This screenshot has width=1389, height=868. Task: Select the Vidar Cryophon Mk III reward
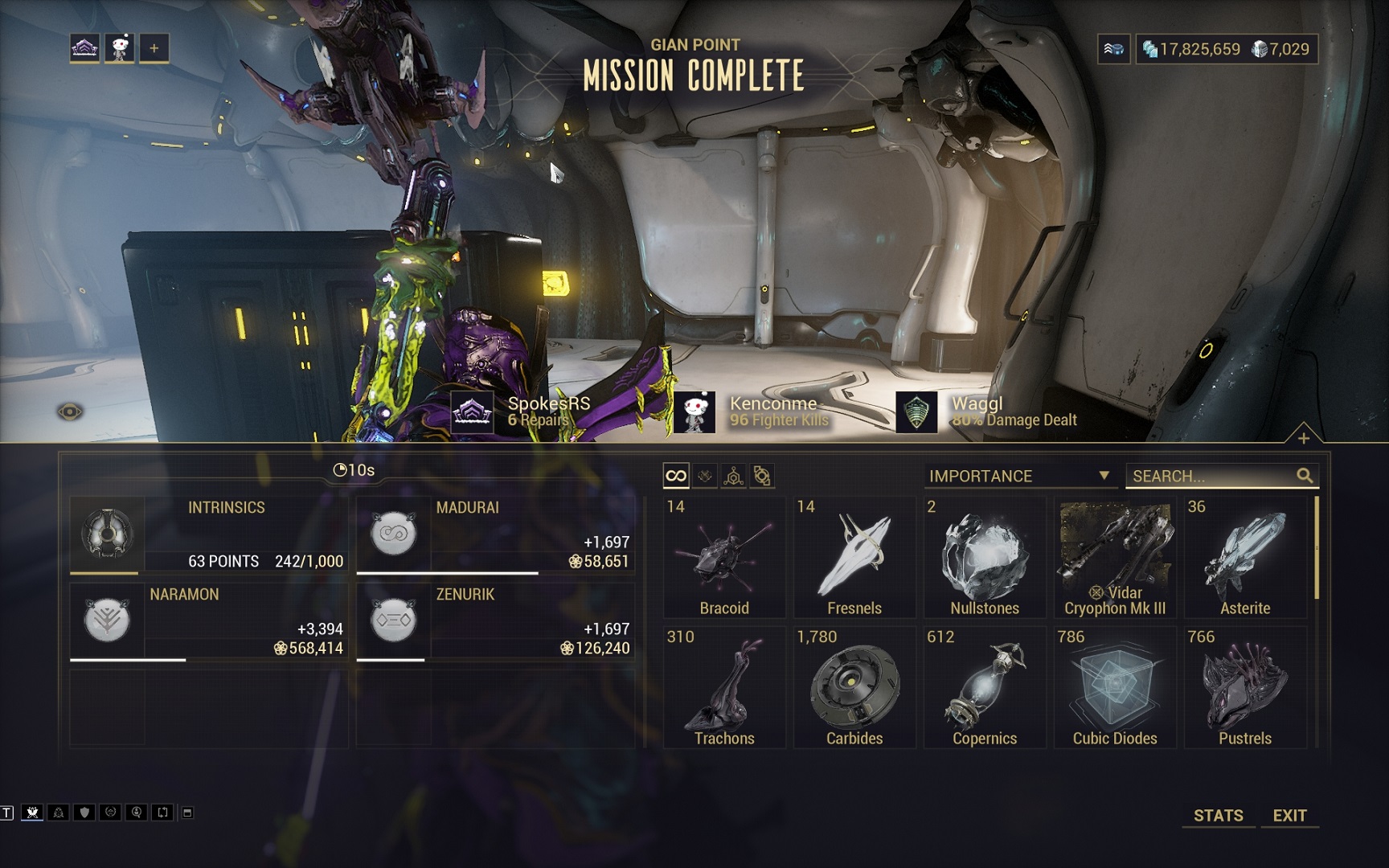coord(1115,557)
